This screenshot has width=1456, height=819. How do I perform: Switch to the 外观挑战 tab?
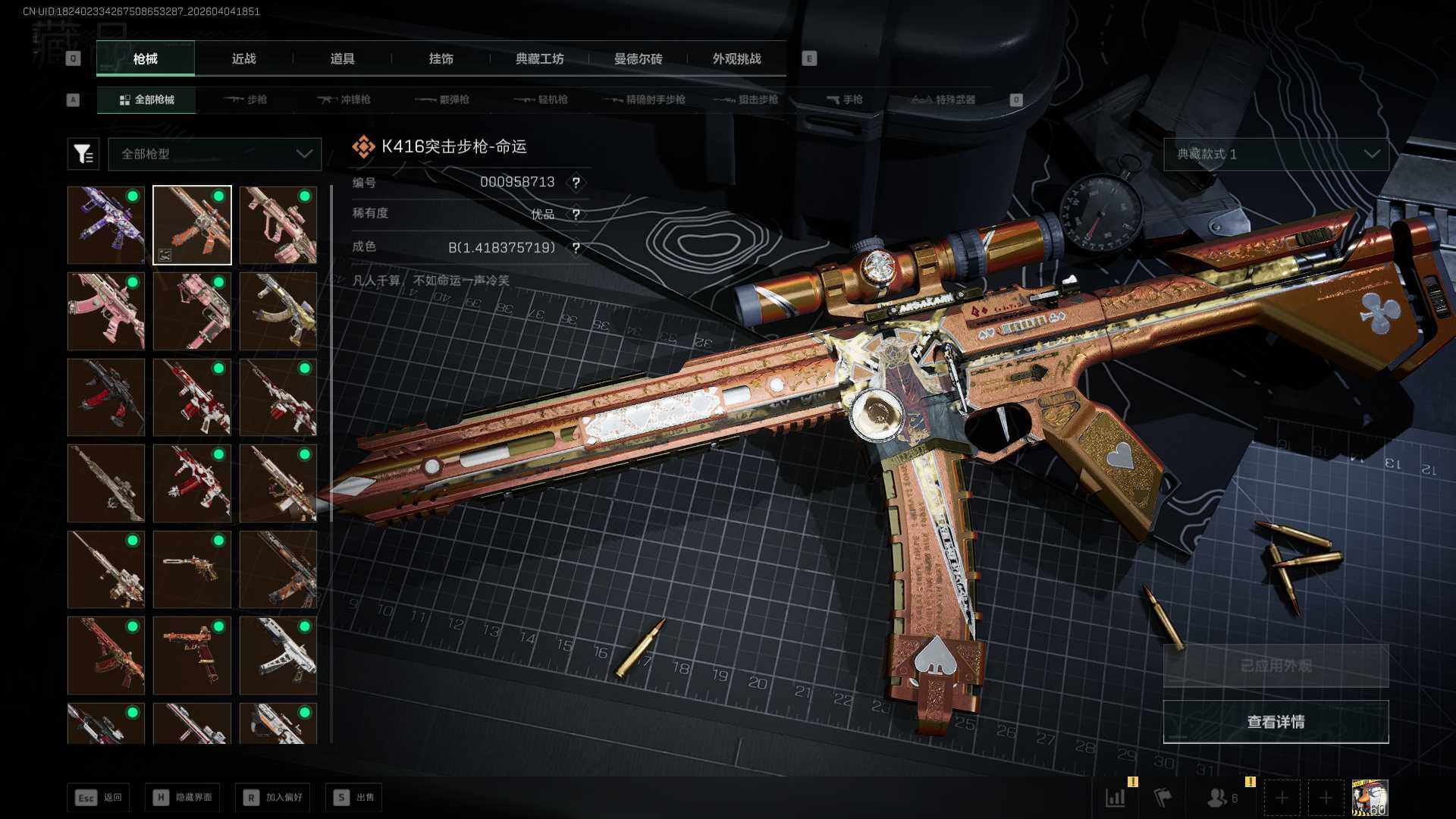point(736,58)
